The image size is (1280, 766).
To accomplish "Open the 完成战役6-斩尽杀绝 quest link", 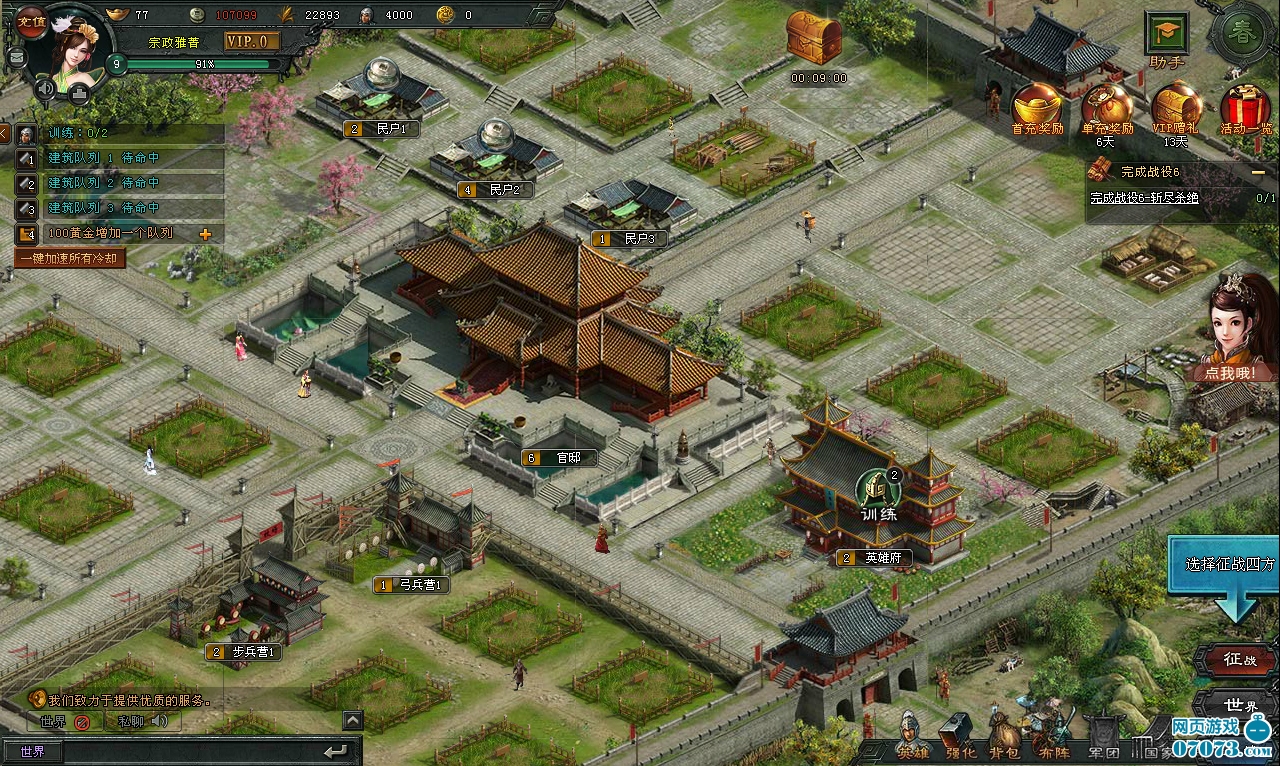I will tap(1144, 198).
